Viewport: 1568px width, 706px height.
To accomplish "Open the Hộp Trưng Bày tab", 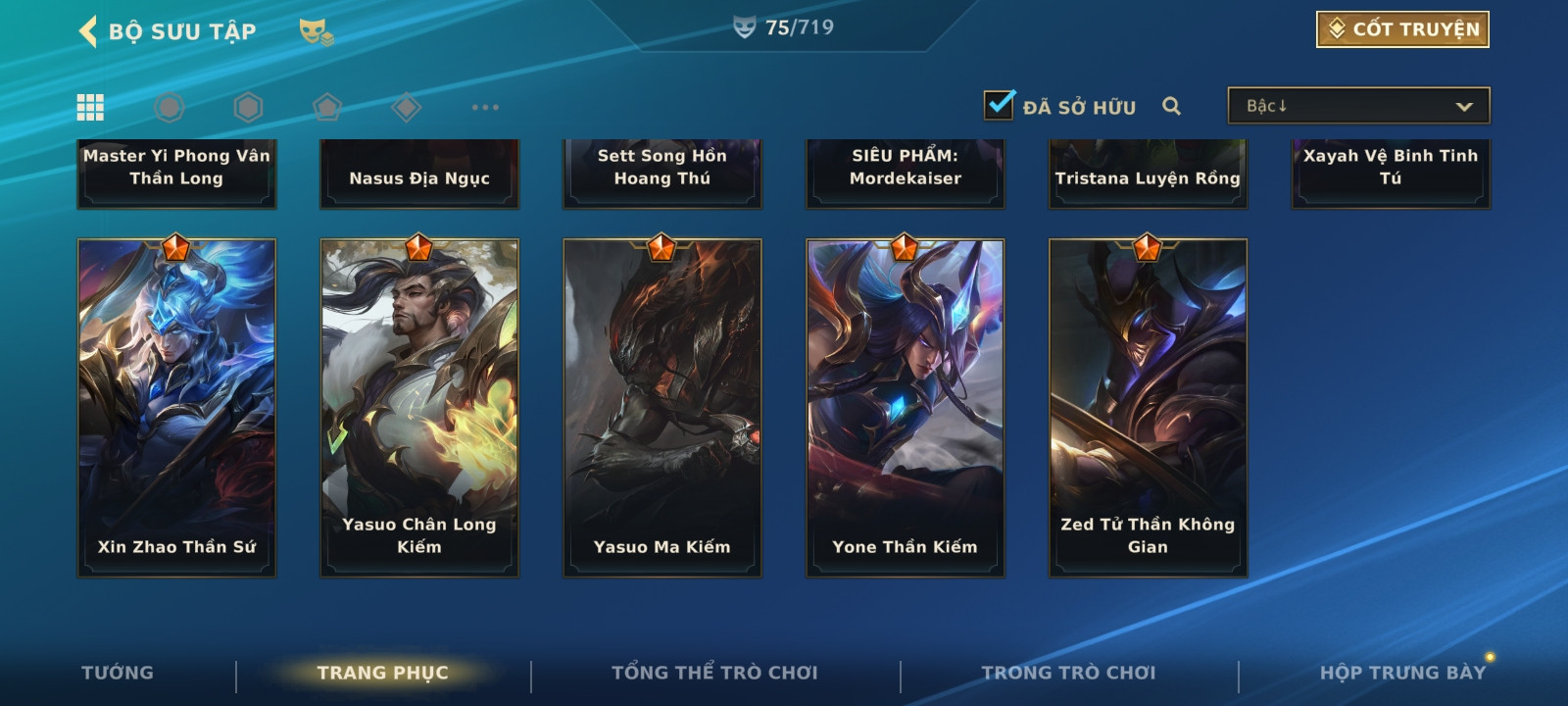I will tap(1402, 673).
